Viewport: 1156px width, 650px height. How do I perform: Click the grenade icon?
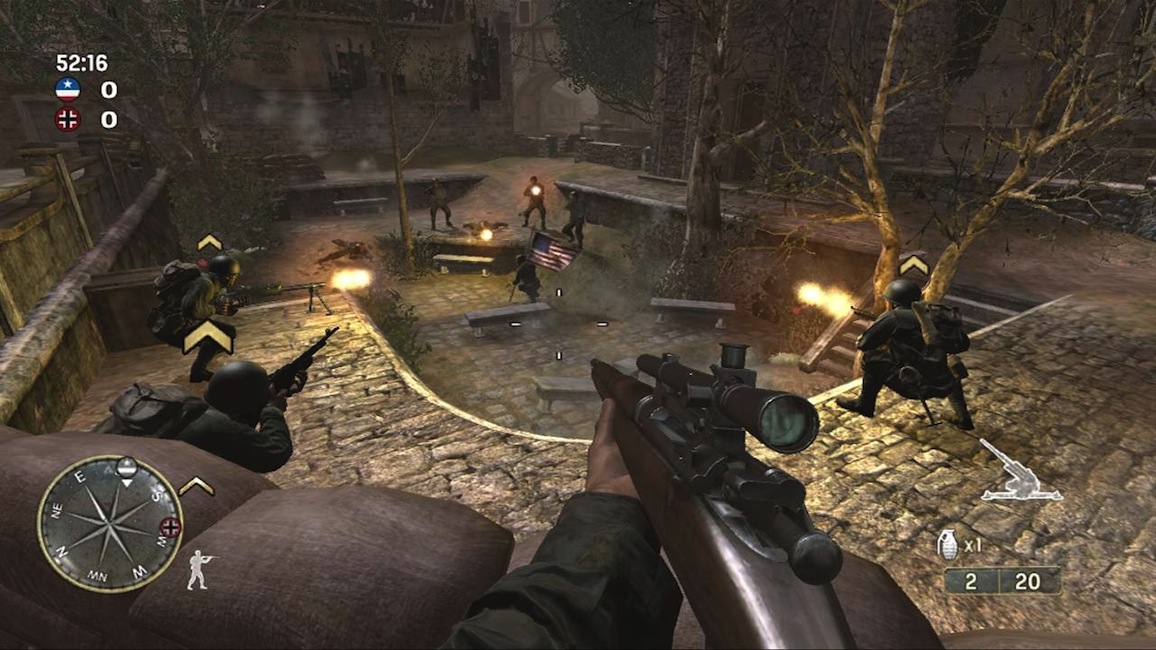pyautogui.click(x=946, y=545)
